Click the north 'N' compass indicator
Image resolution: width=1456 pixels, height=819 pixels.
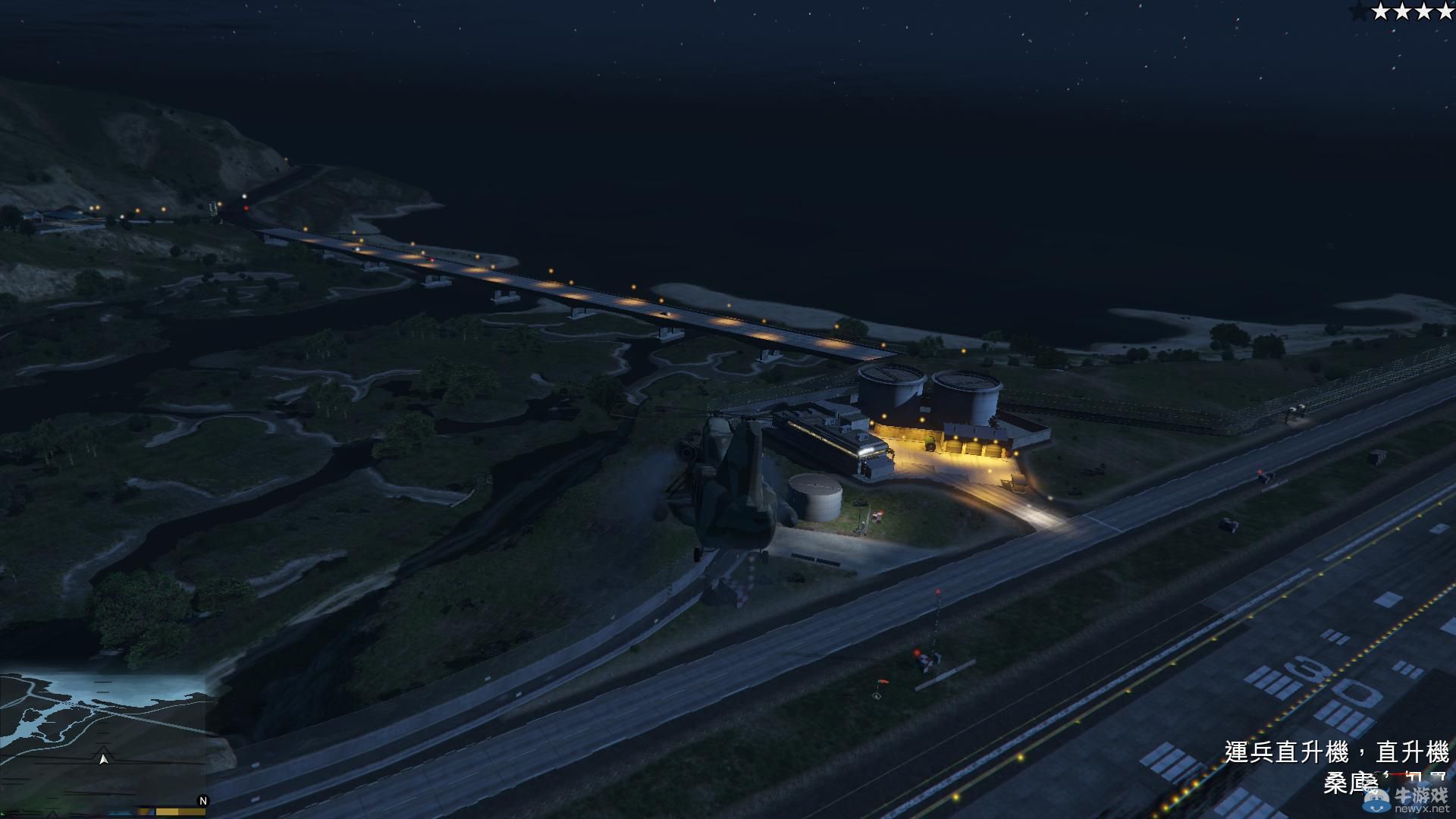coord(202,800)
